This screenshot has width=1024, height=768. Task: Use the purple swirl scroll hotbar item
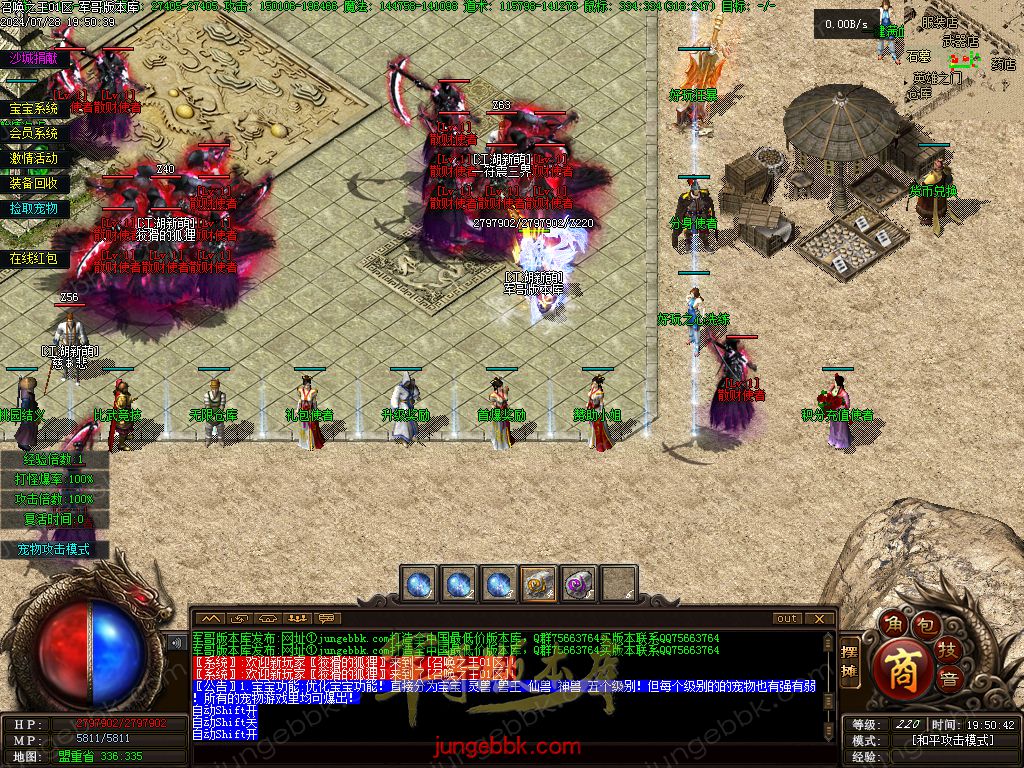pos(579,584)
